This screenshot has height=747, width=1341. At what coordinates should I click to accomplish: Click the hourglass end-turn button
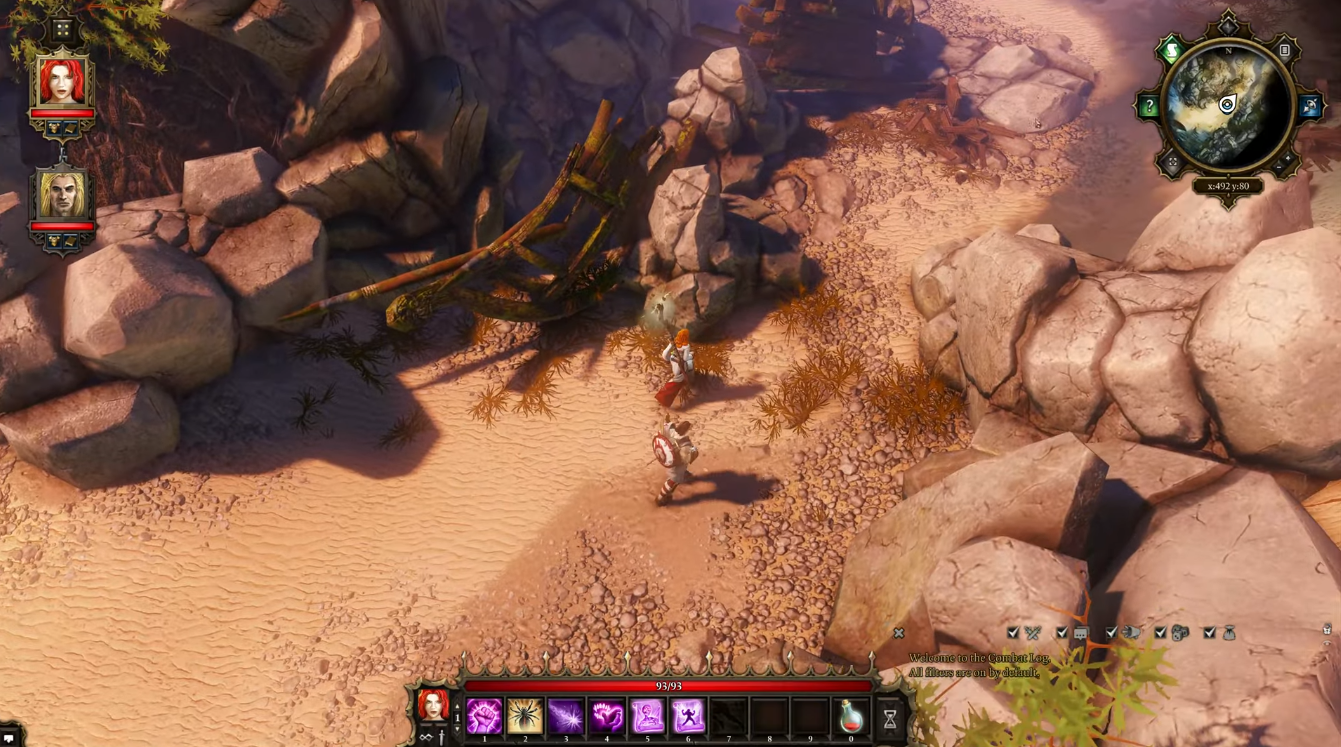[889, 717]
